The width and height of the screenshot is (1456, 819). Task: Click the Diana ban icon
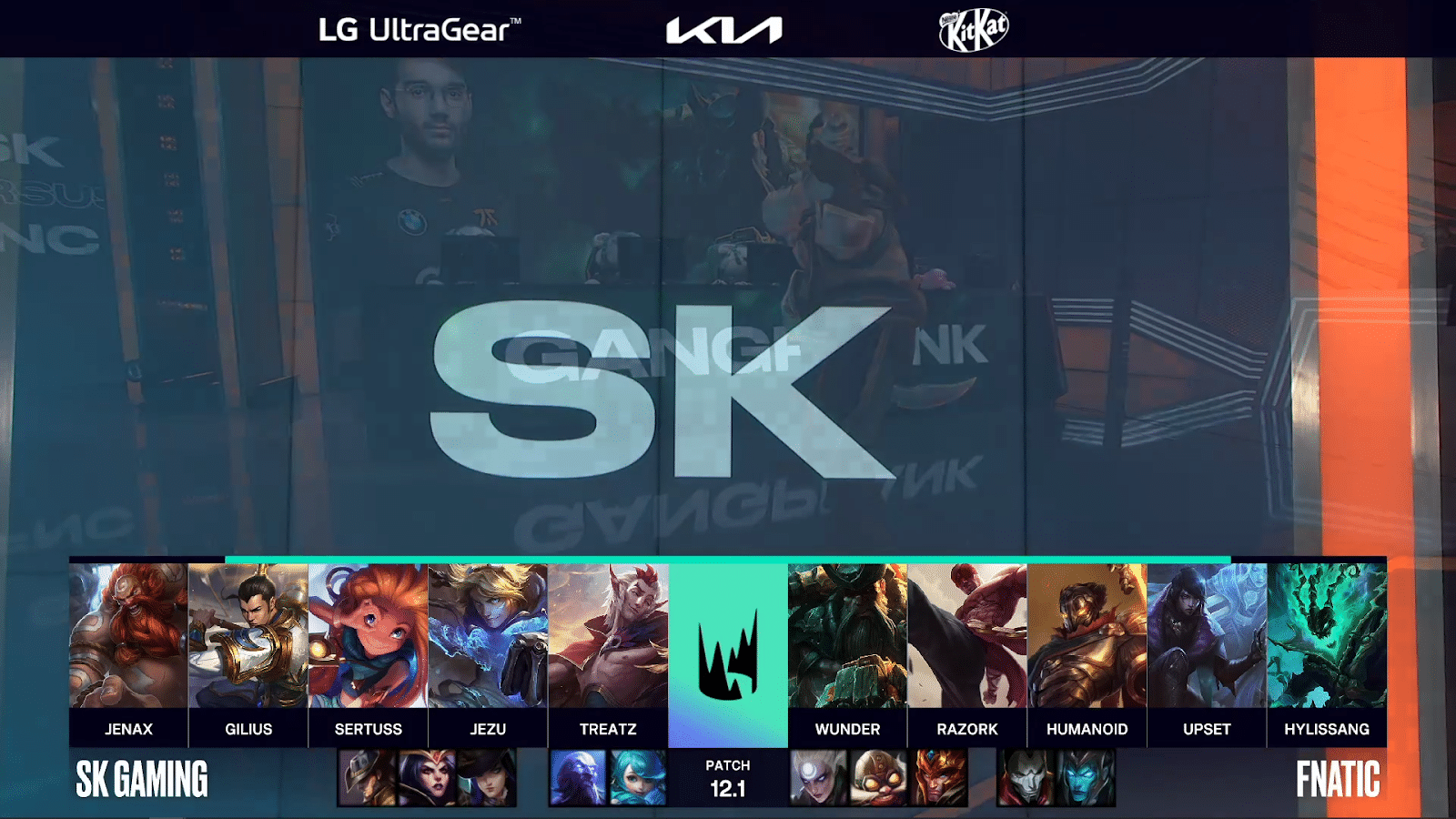pos(818,778)
